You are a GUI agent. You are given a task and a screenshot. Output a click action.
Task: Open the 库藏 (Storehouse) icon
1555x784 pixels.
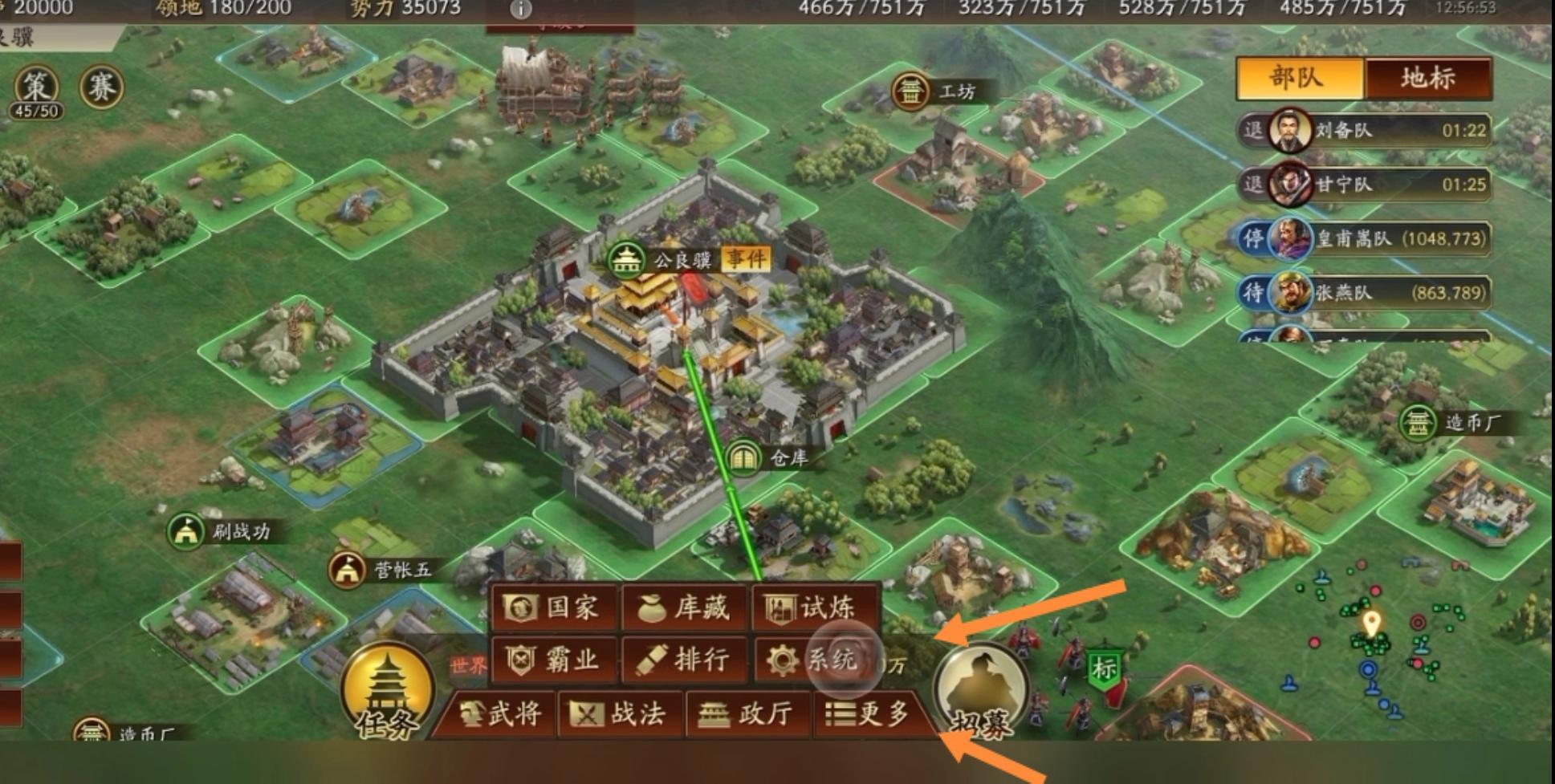pos(684,608)
